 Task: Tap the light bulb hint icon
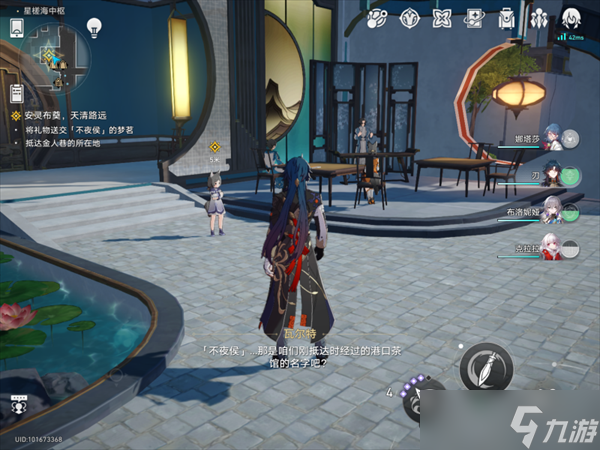(x=94, y=27)
